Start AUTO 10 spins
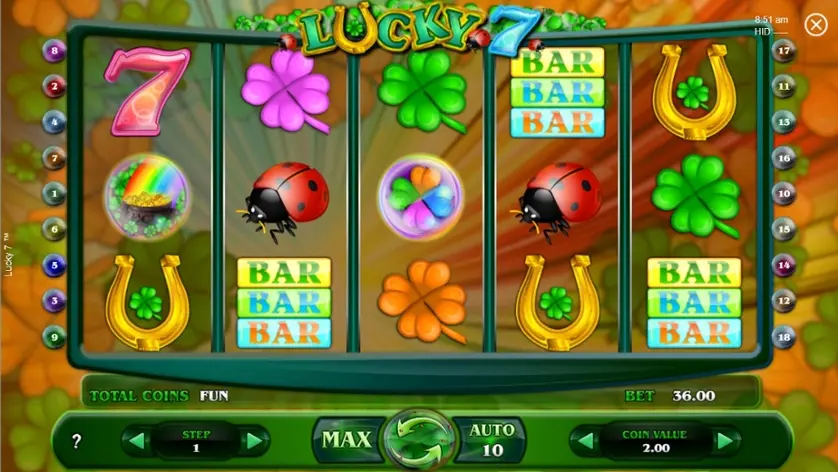 490,439
